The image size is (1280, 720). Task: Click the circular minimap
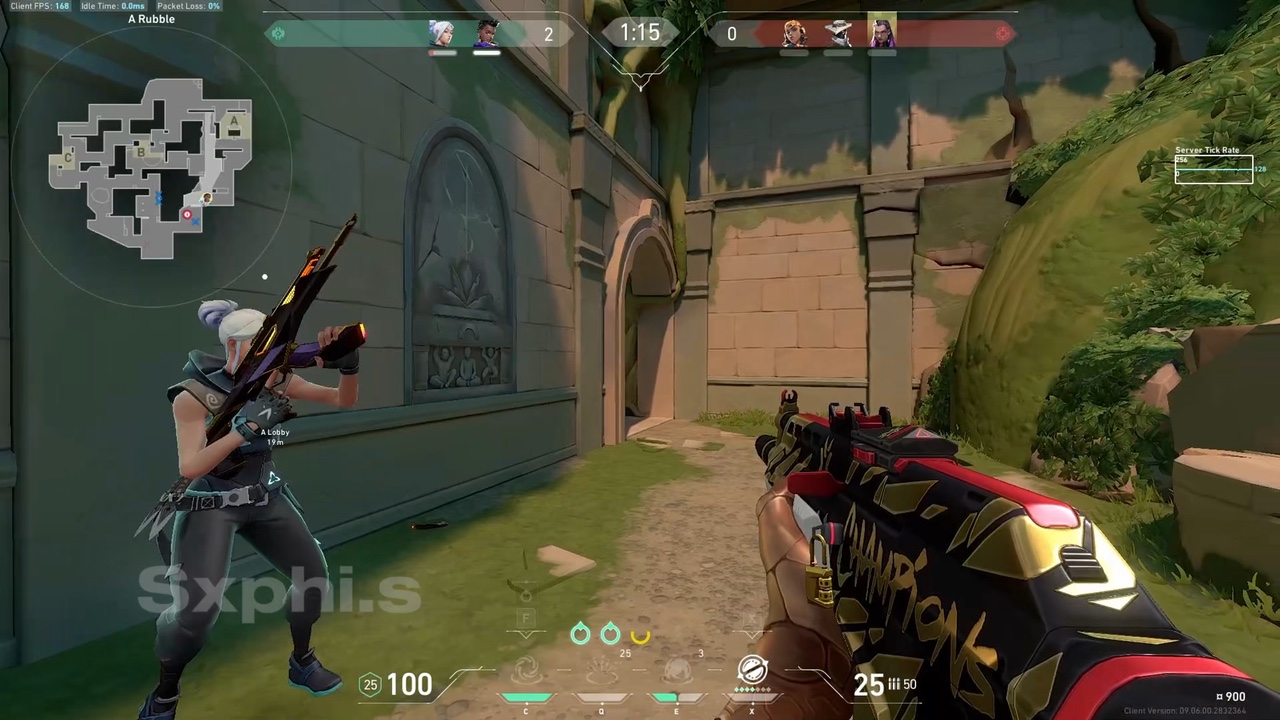(x=152, y=166)
